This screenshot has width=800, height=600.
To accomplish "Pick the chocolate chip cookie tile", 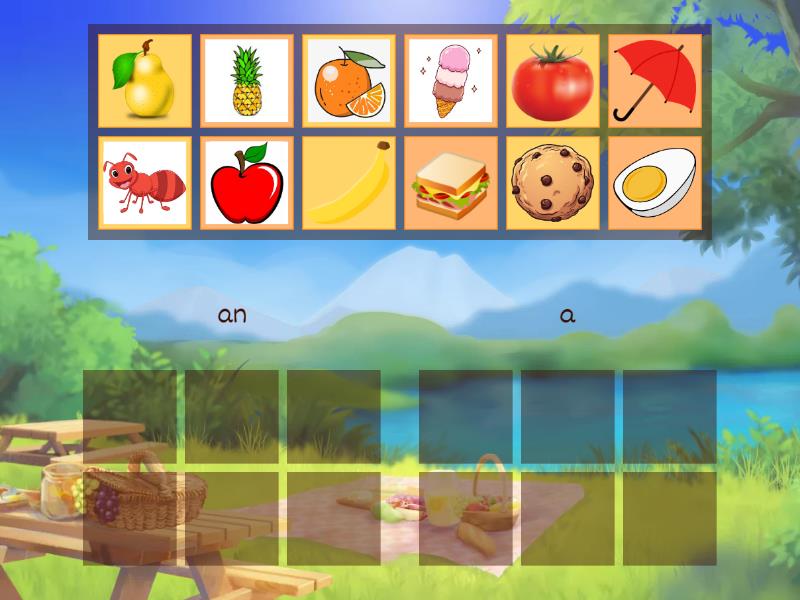I will pos(553,183).
